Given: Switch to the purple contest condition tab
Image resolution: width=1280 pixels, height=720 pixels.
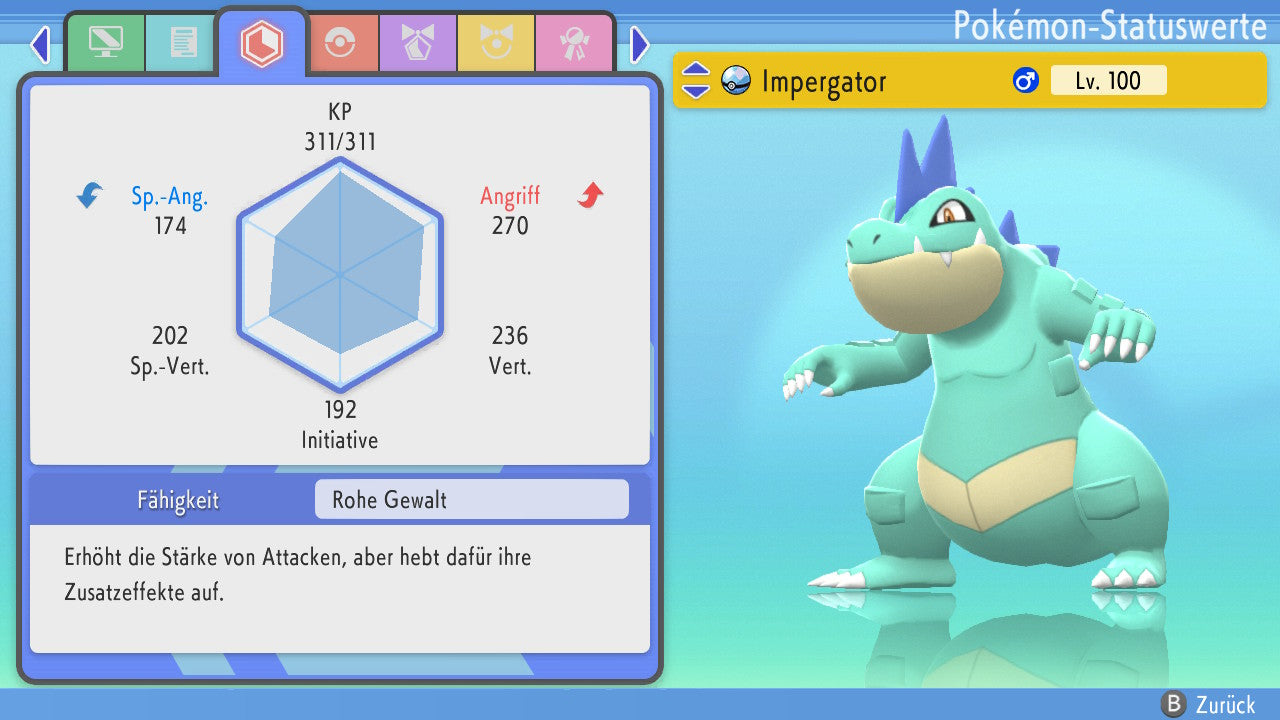Looking at the screenshot, I should (418, 43).
